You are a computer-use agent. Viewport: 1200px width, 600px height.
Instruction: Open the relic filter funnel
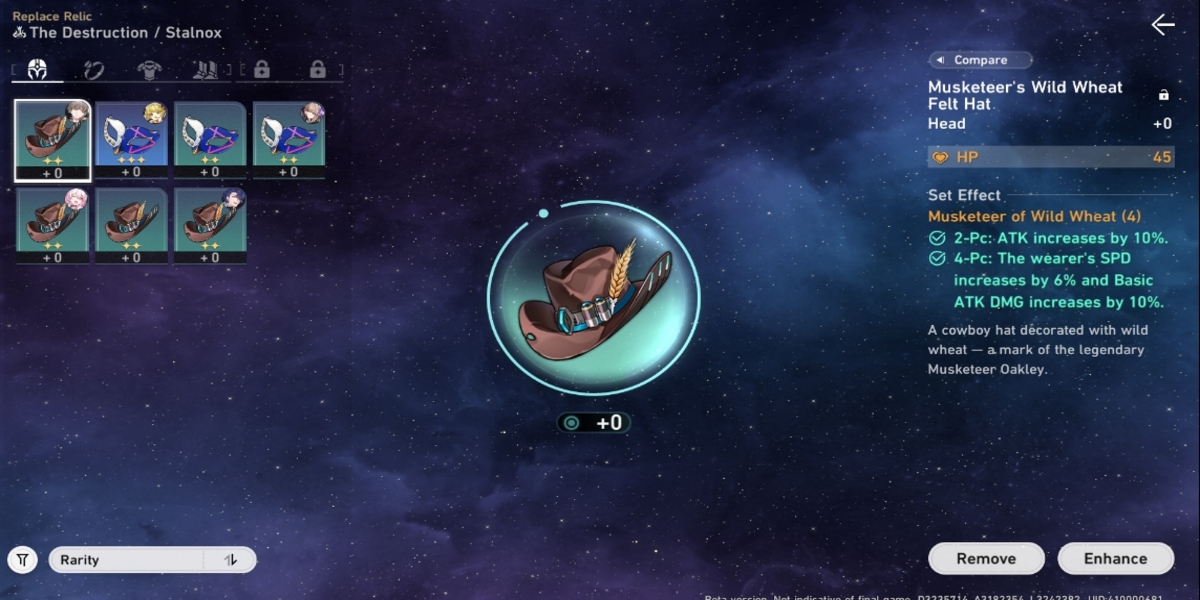pyautogui.click(x=22, y=560)
